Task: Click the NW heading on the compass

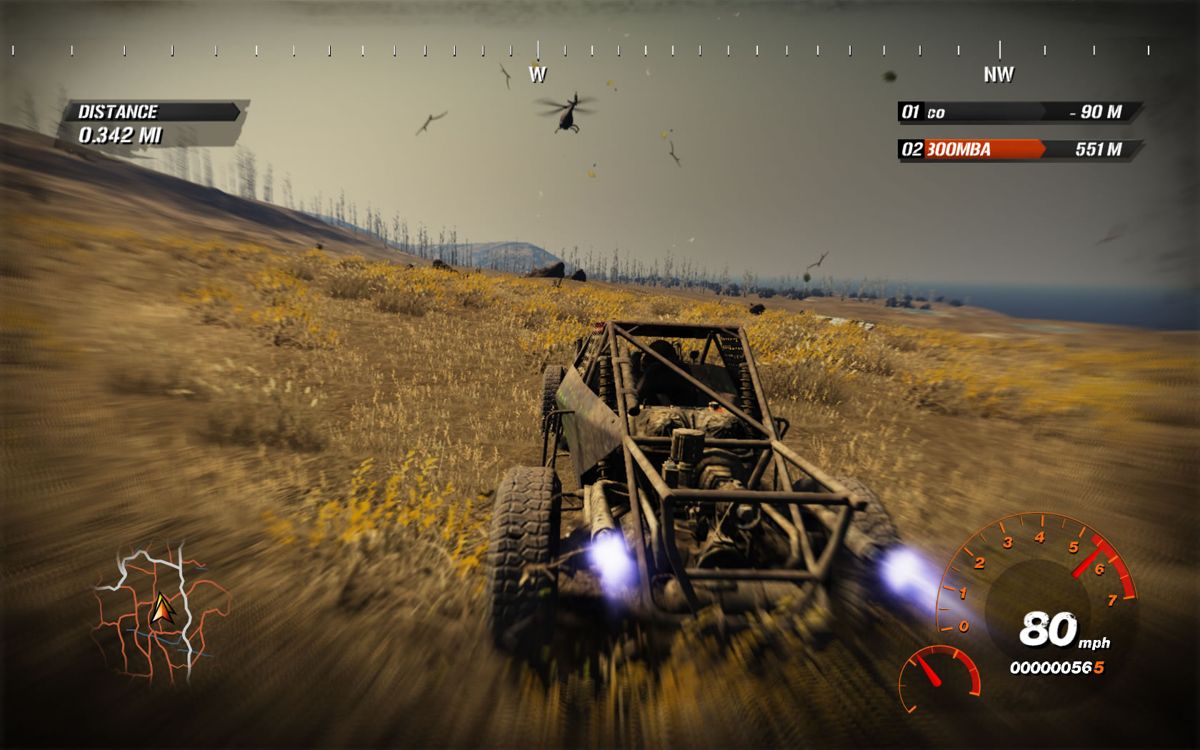Action: (x=998, y=74)
